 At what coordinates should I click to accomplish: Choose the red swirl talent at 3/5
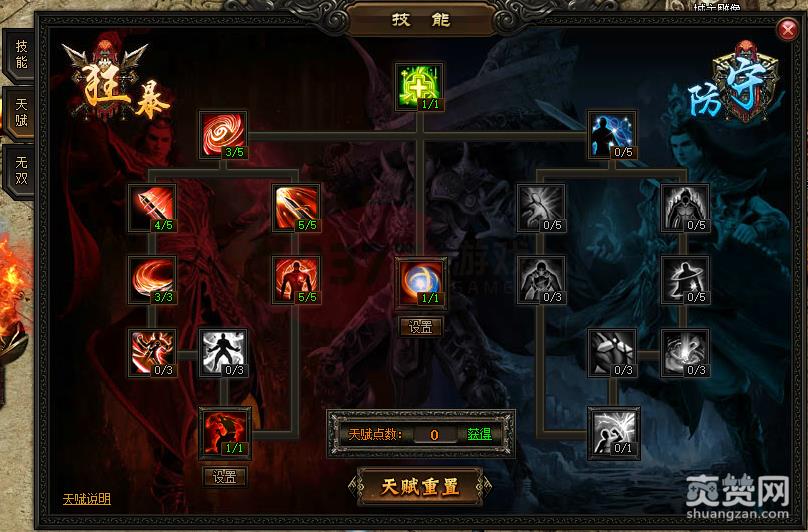[223, 133]
